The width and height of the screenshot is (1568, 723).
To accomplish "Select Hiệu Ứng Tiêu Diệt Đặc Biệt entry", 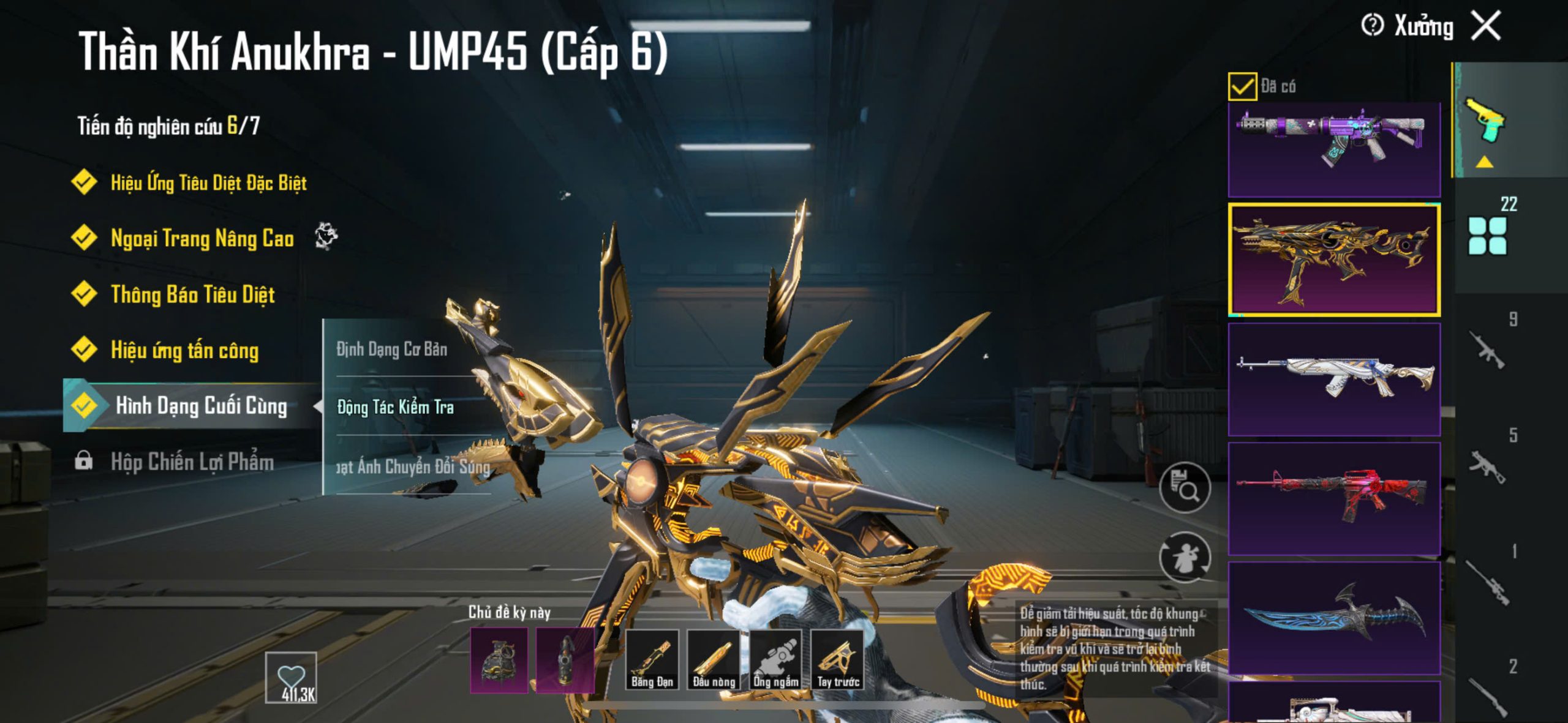I will 208,182.
